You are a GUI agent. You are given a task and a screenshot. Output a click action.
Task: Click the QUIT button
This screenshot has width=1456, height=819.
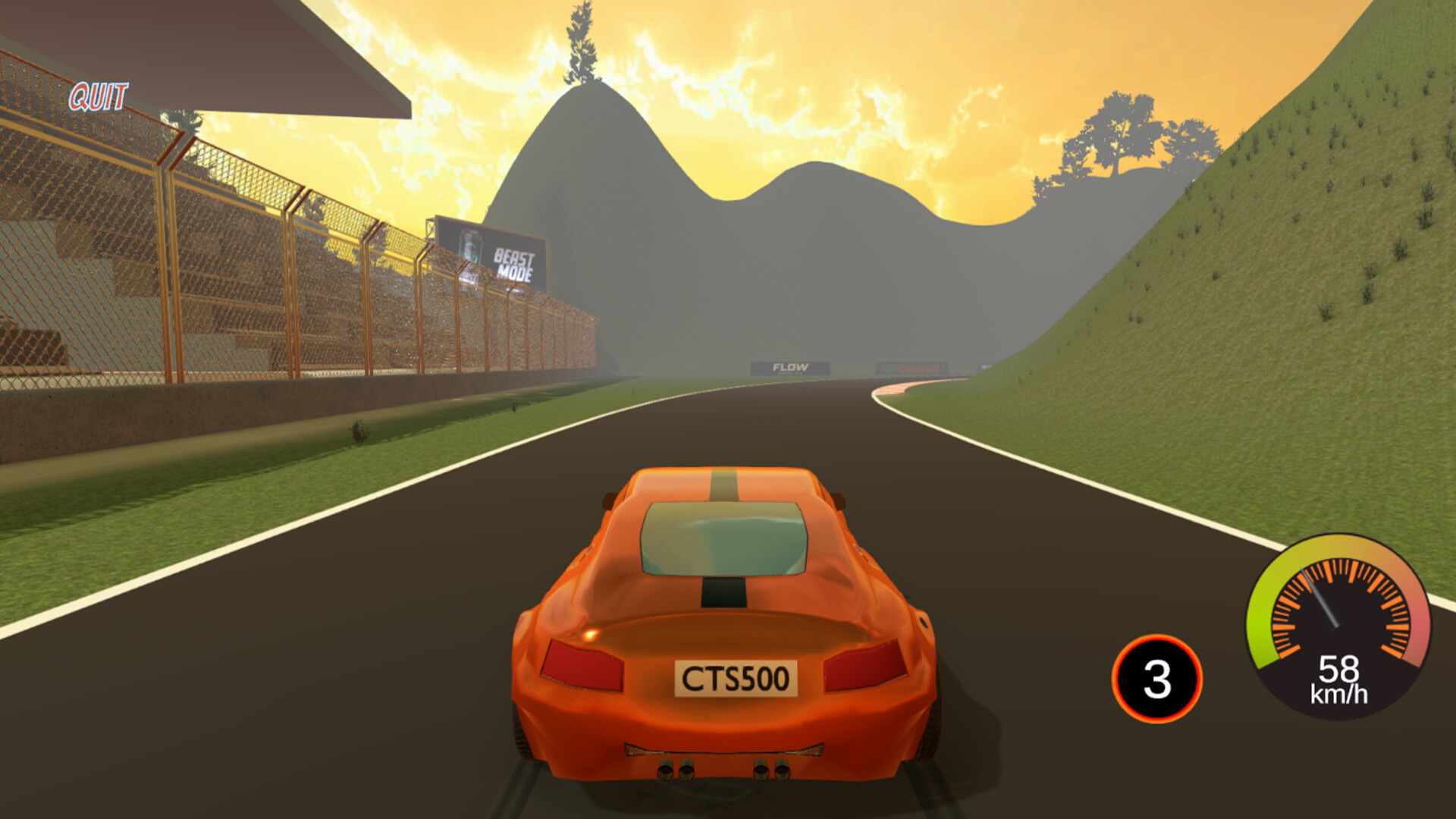point(97,96)
